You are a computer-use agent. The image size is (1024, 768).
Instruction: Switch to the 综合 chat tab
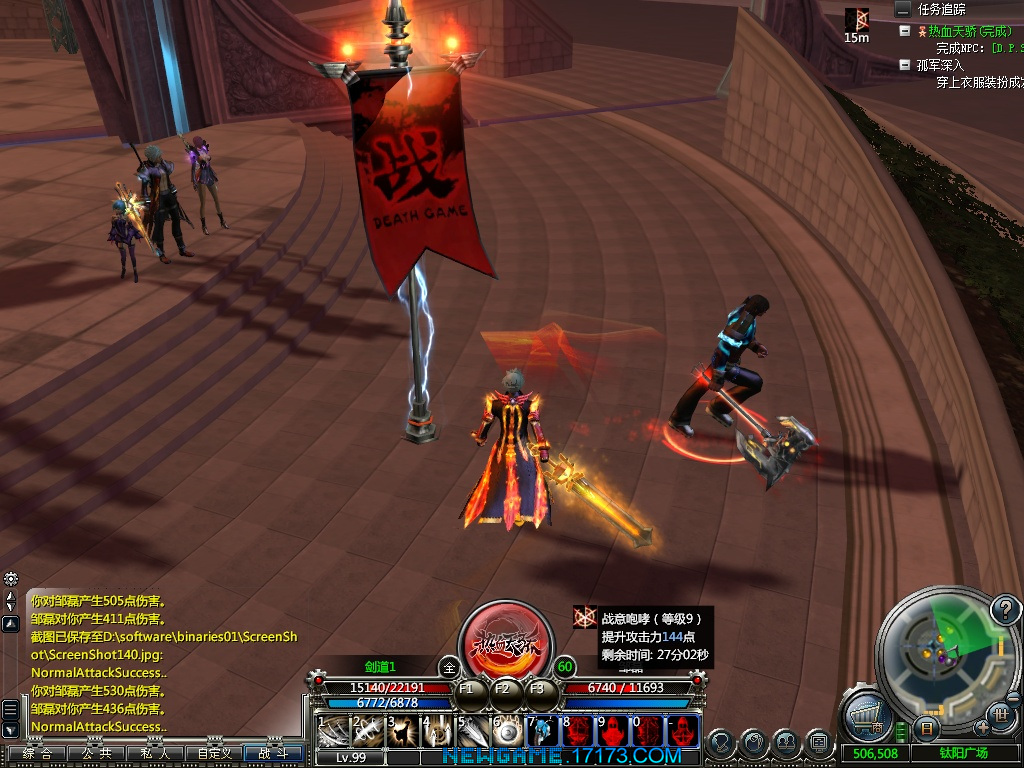coord(37,753)
